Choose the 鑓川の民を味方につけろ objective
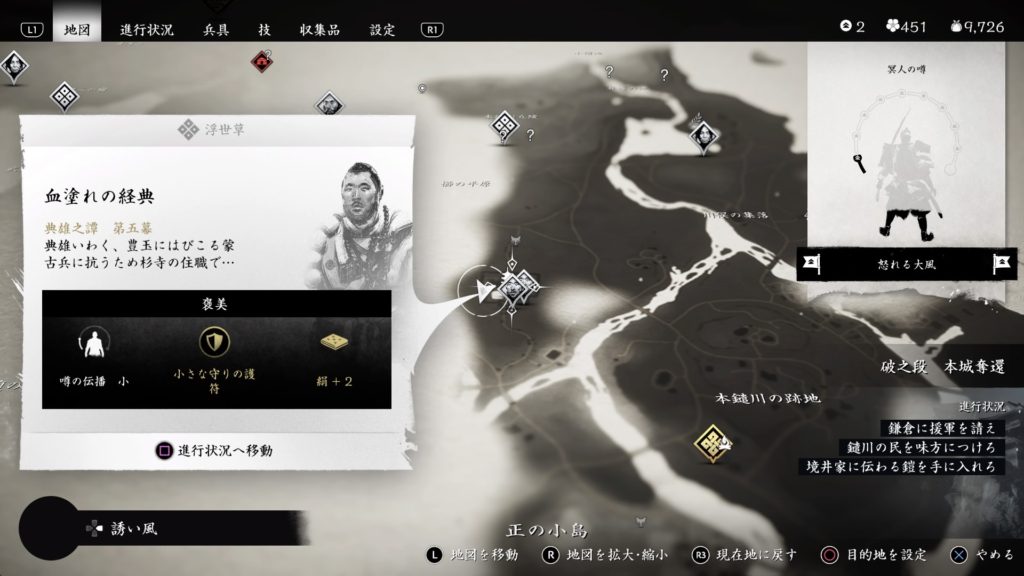This screenshot has height=576, width=1024. tap(919, 447)
